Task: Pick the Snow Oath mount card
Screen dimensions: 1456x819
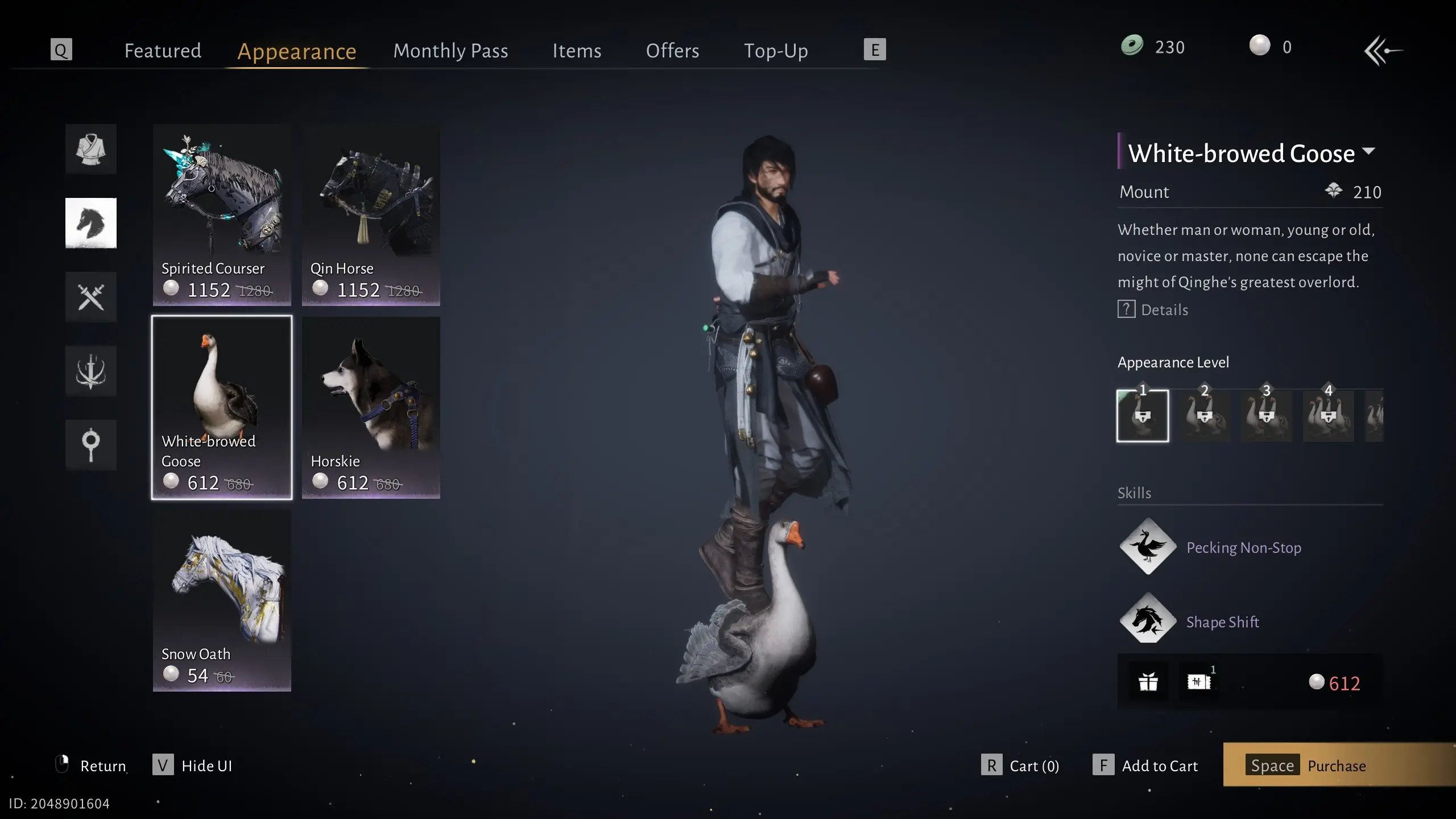Action: tap(222, 600)
